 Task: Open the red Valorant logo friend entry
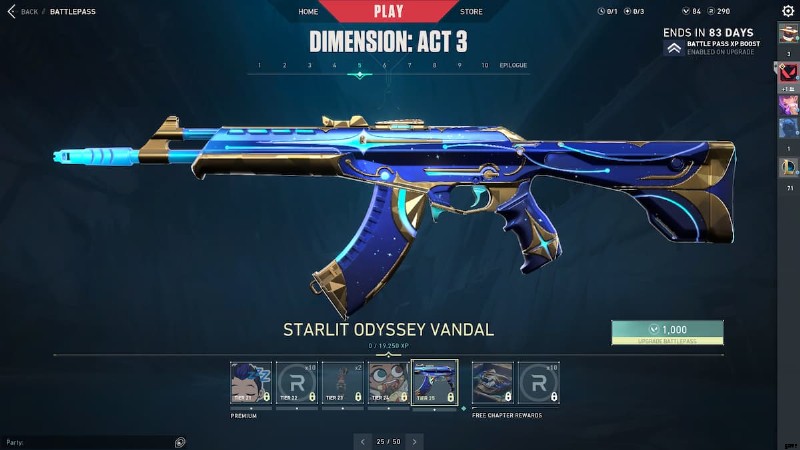pos(788,71)
